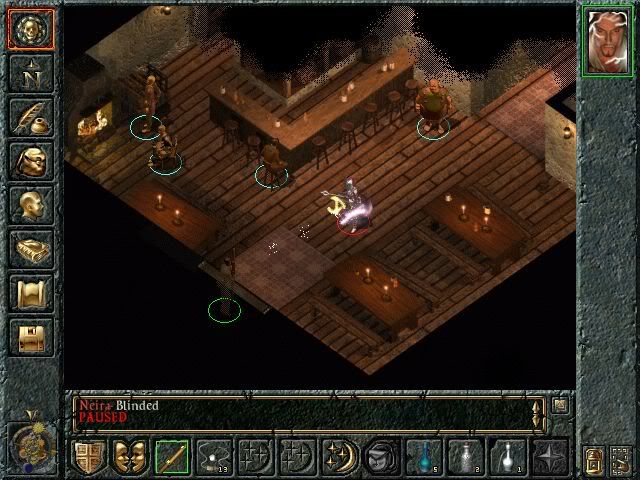Open the quill and inkwell journal
The image size is (640, 480).
(30, 117)
